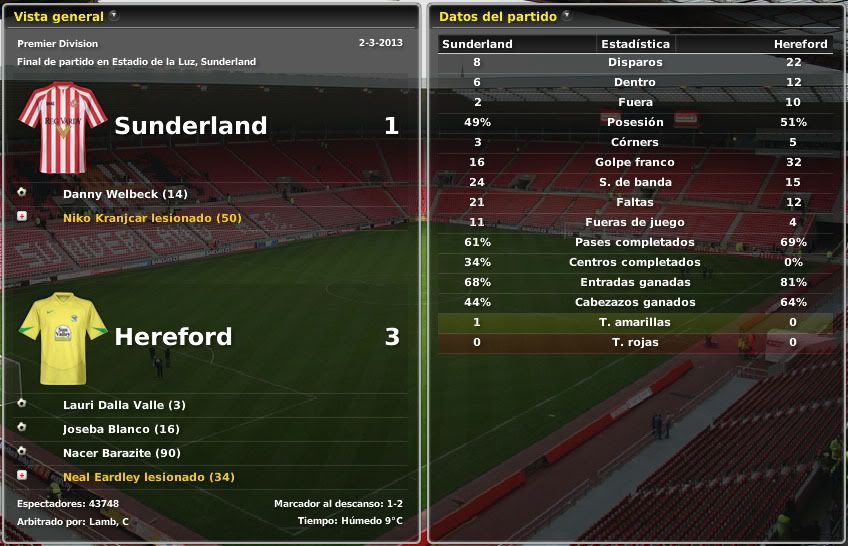Click the Sunderland red-and-white striped kit
This screenshot has width=848, height=546.
tap(63, 128)
